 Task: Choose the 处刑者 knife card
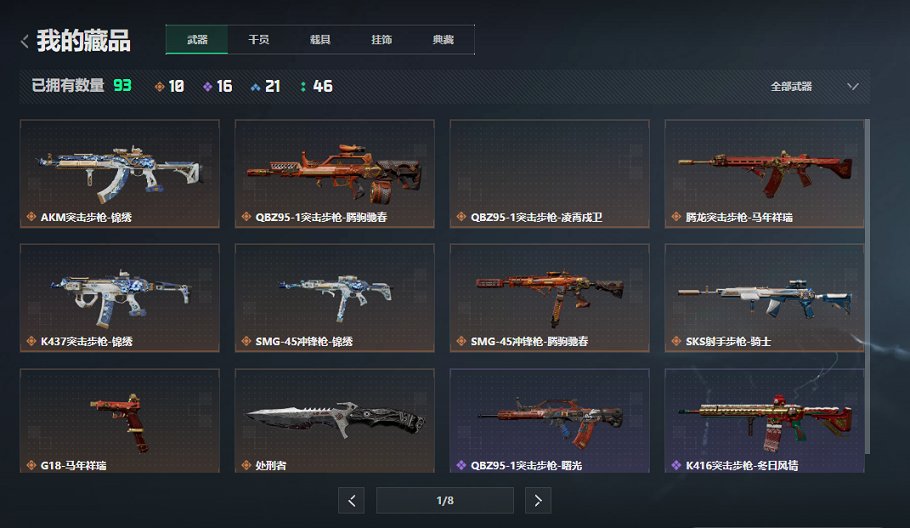pos(334,420)
